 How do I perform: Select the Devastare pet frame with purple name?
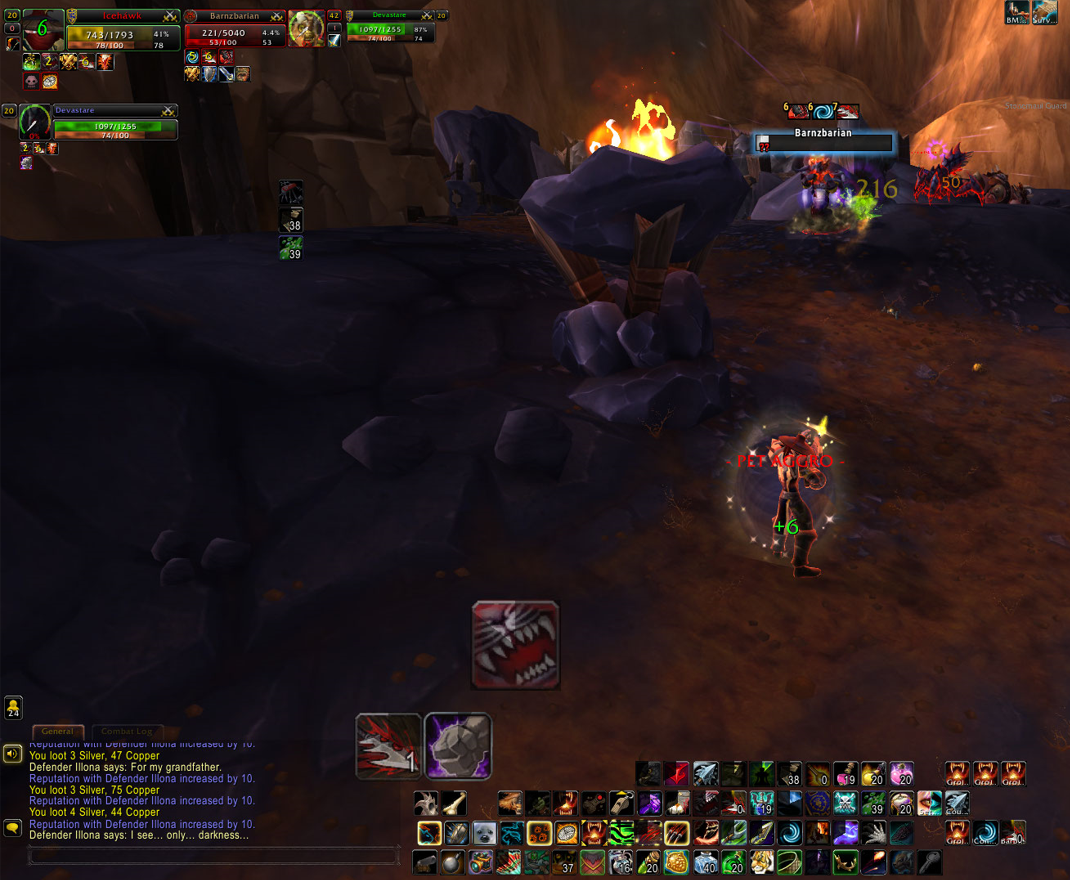tap(114, 122)
